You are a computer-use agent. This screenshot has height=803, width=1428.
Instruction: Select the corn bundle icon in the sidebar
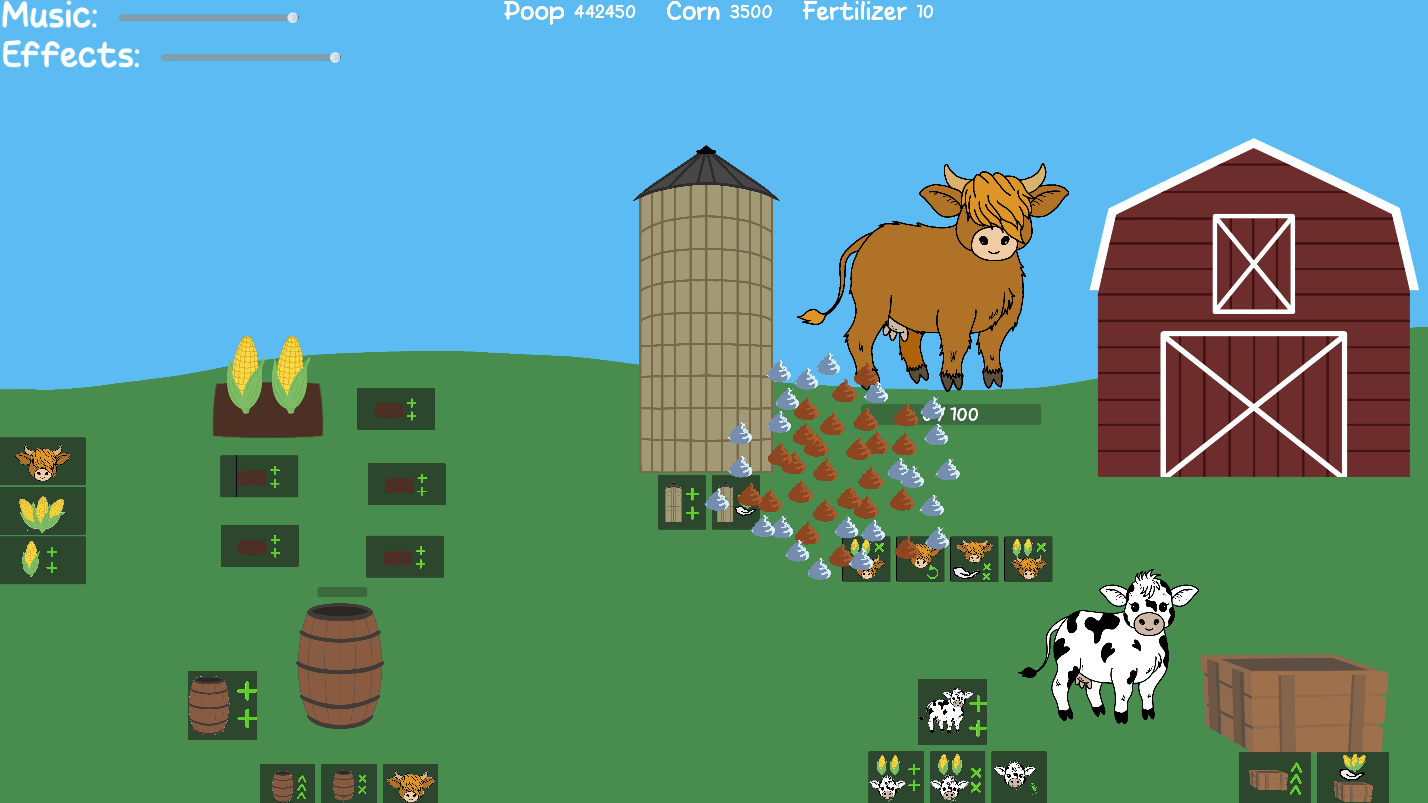[x=43, y=510]
